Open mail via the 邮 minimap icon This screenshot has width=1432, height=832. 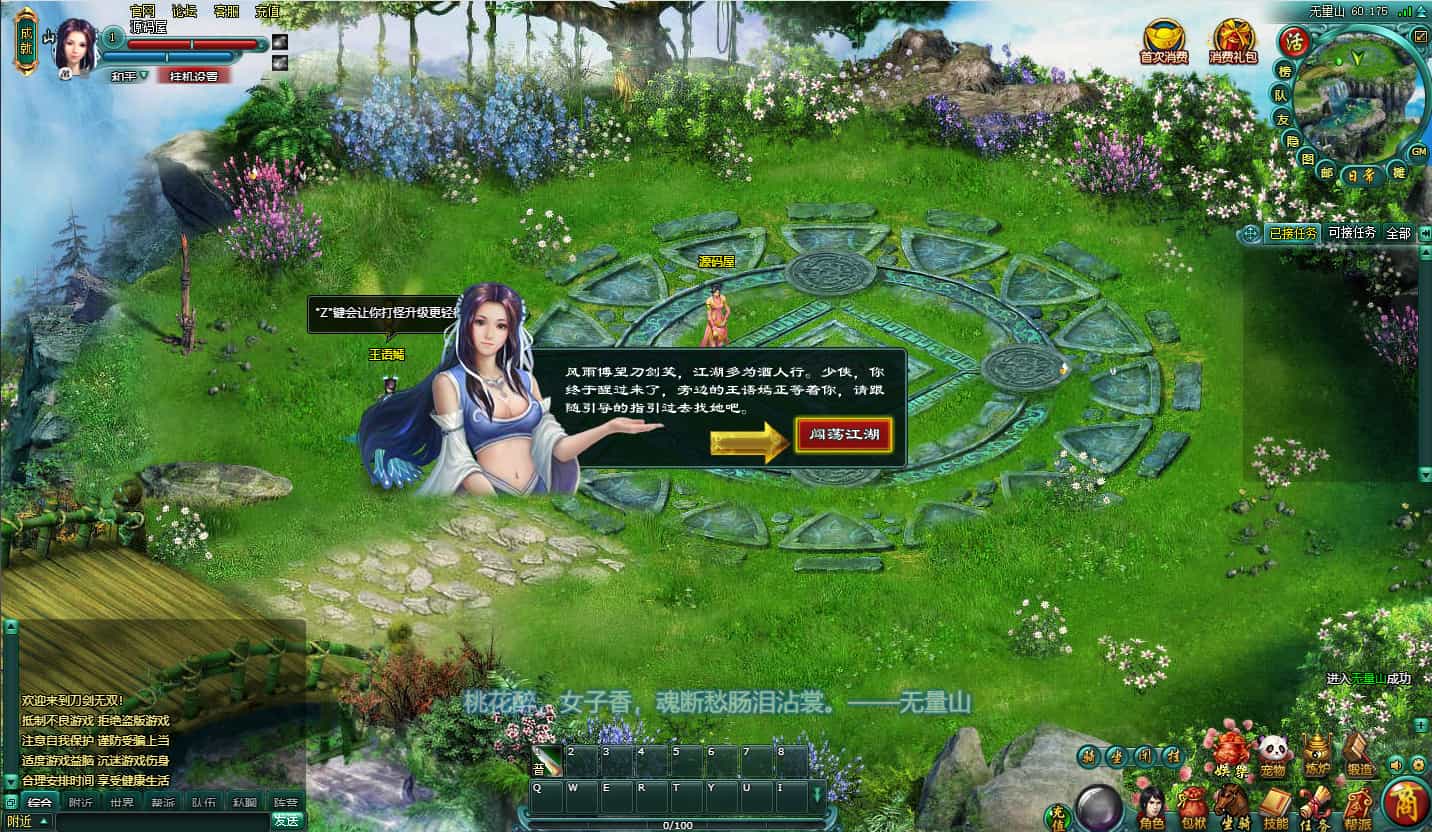pos(1327,171)
